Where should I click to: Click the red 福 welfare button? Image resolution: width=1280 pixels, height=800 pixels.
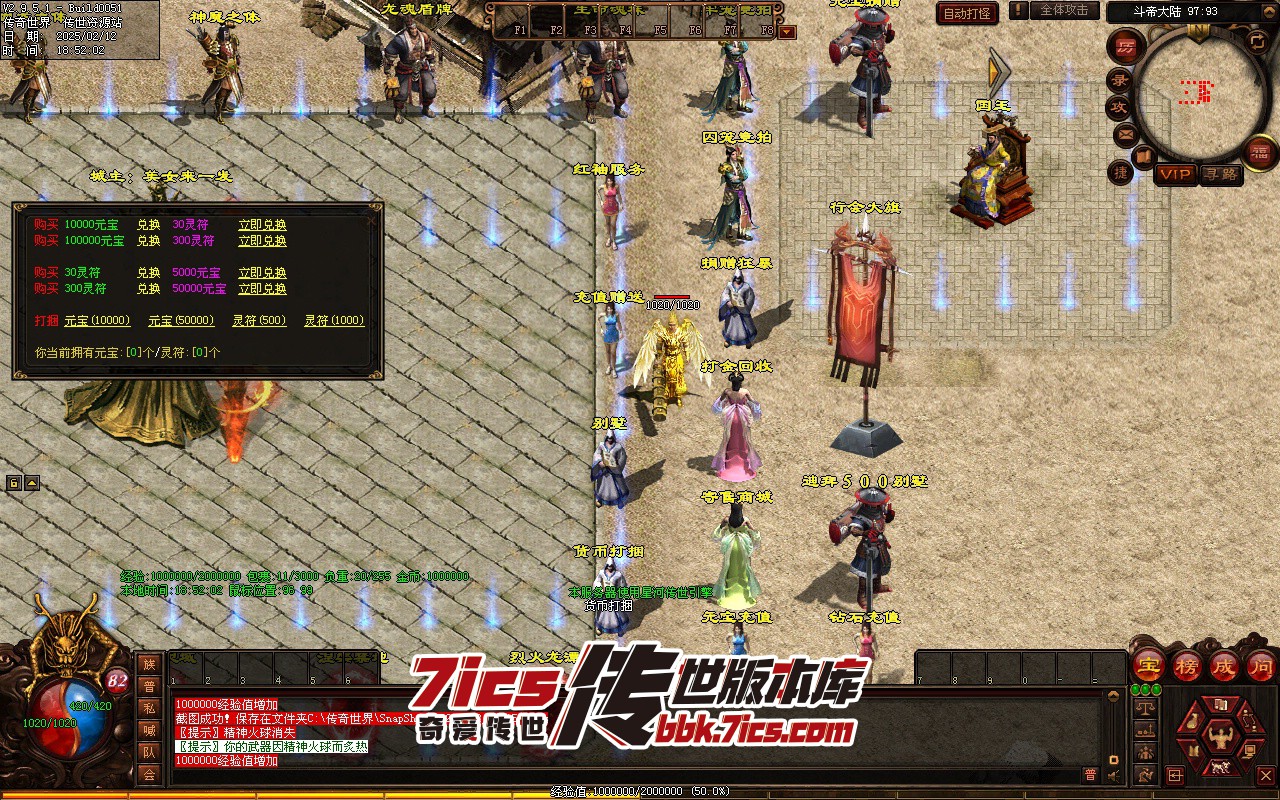1260,152
